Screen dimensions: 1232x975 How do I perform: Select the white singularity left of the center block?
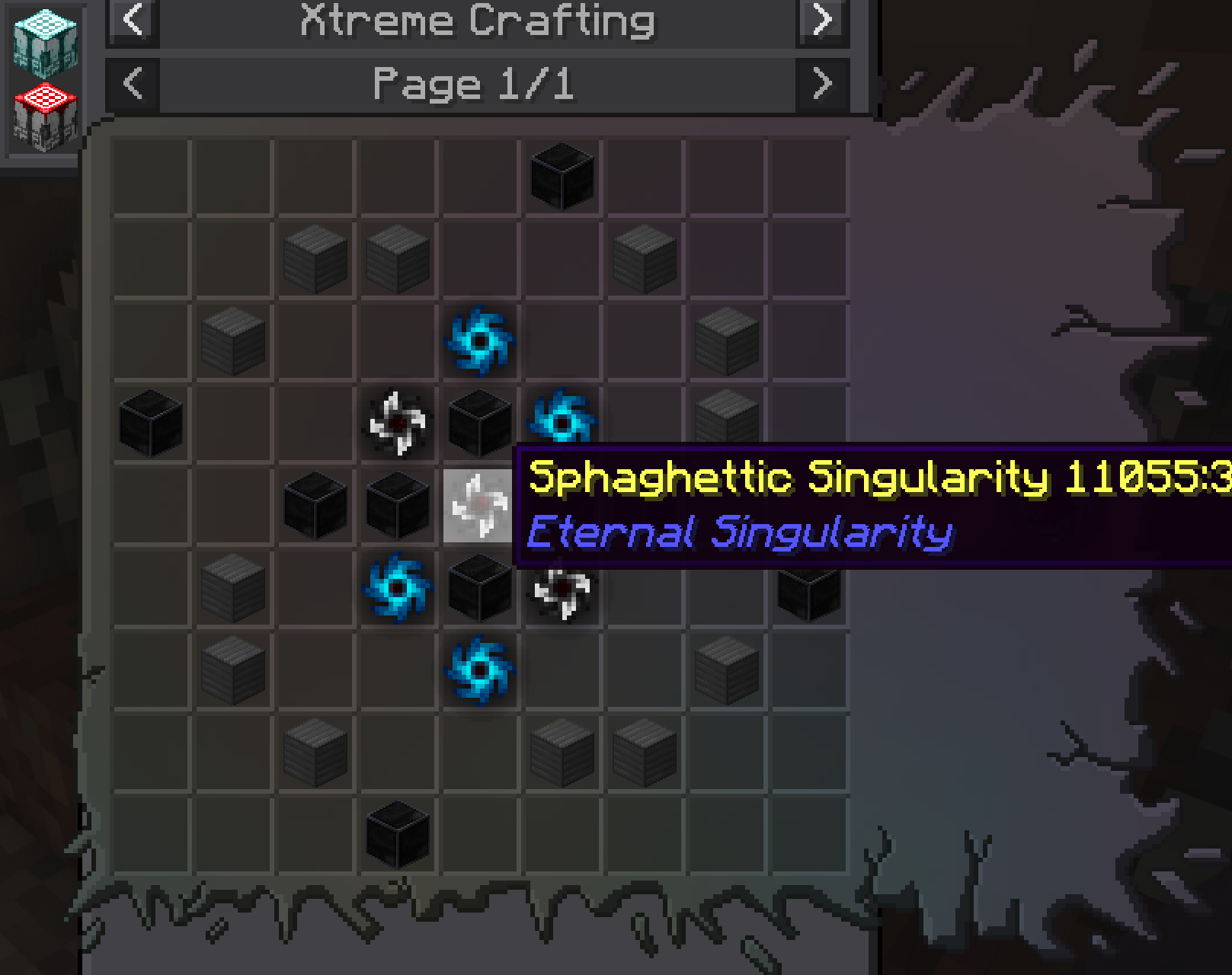[x=395, y=424]
